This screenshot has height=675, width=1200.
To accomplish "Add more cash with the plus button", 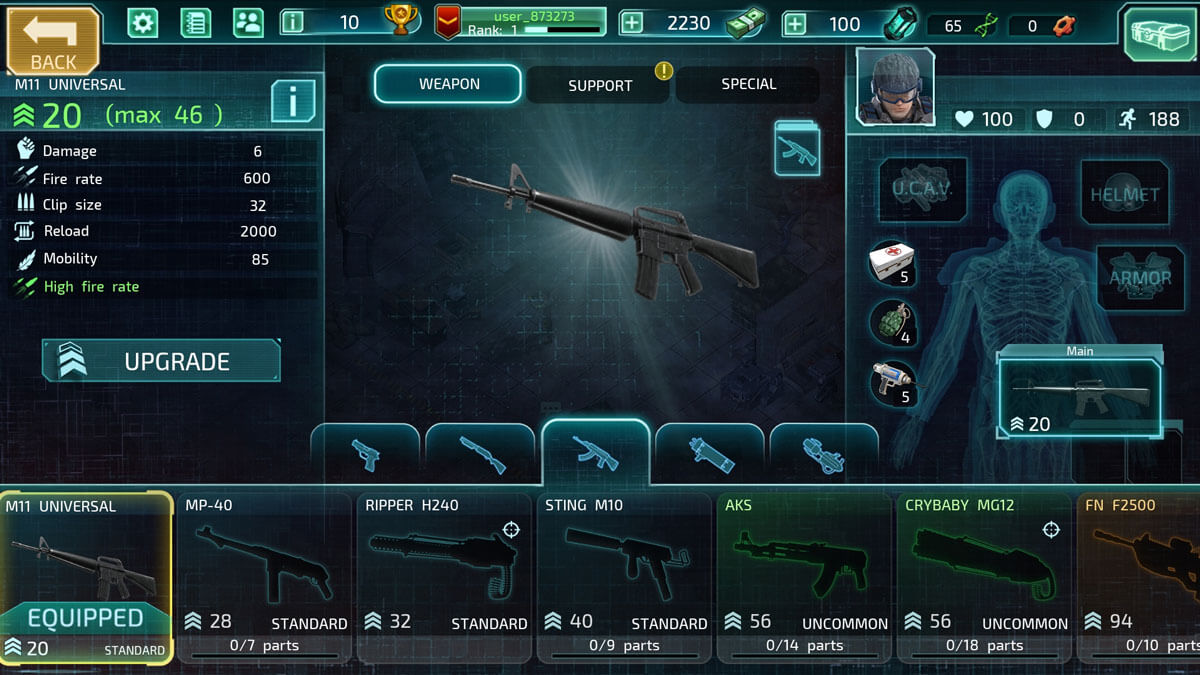I will (632, 23).
